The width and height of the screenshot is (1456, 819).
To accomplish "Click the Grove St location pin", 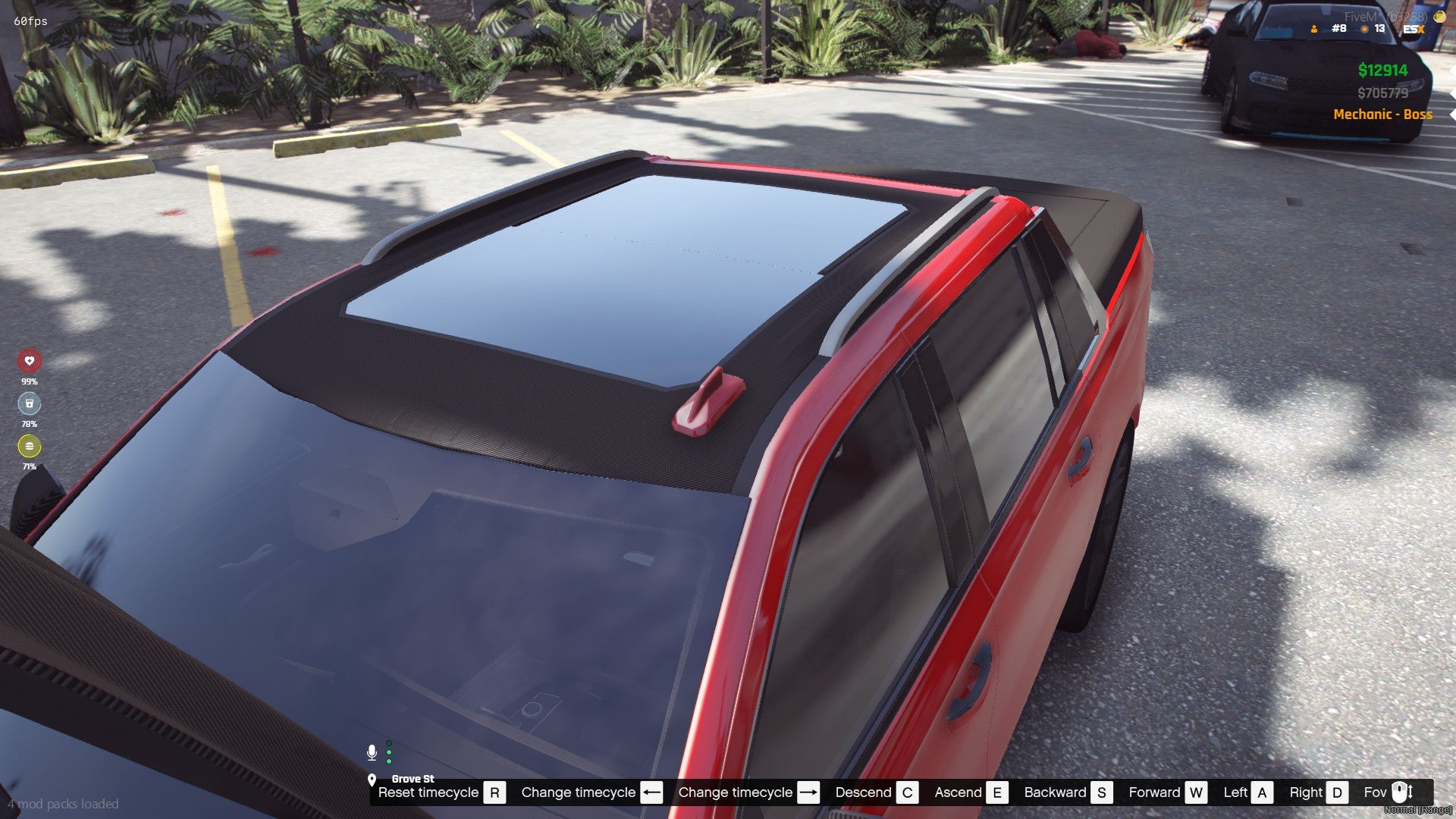I will coord(372,780).
